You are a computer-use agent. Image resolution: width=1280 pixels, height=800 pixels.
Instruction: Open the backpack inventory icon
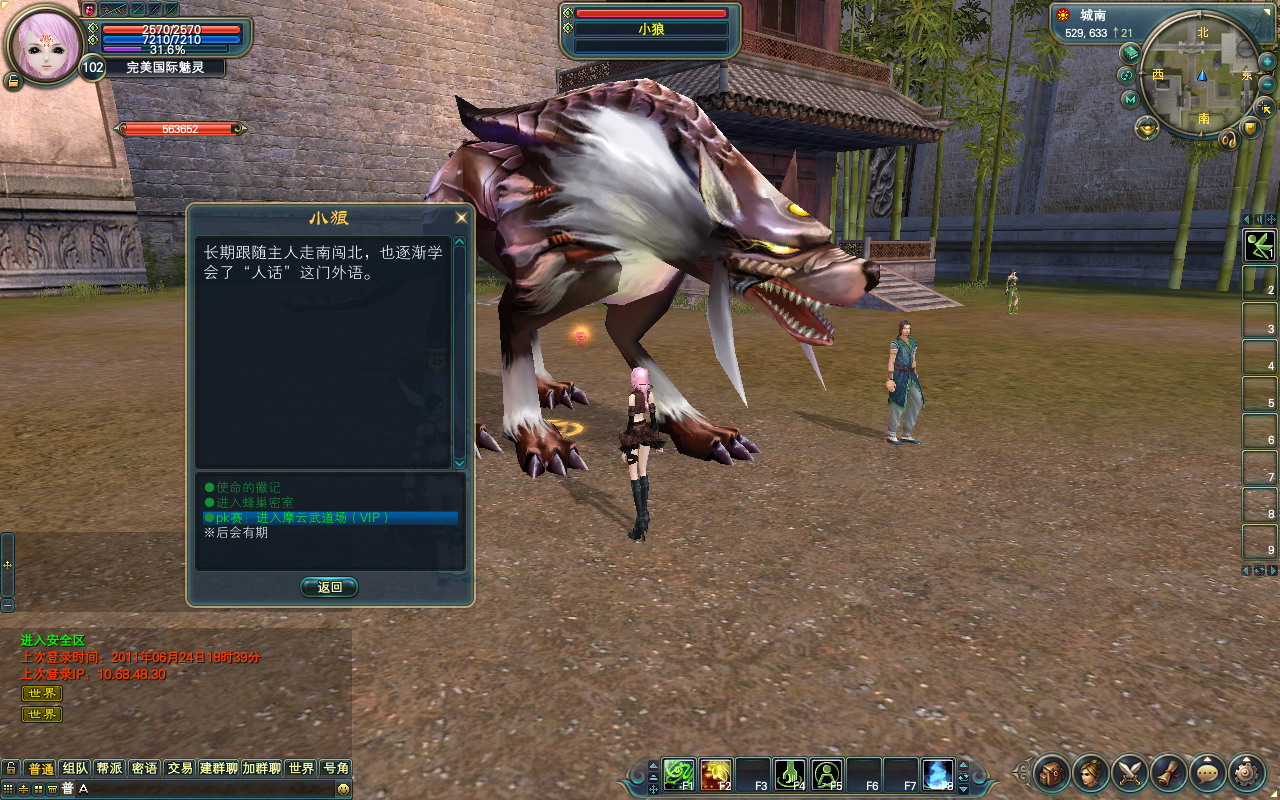(x=1052, y=771)
